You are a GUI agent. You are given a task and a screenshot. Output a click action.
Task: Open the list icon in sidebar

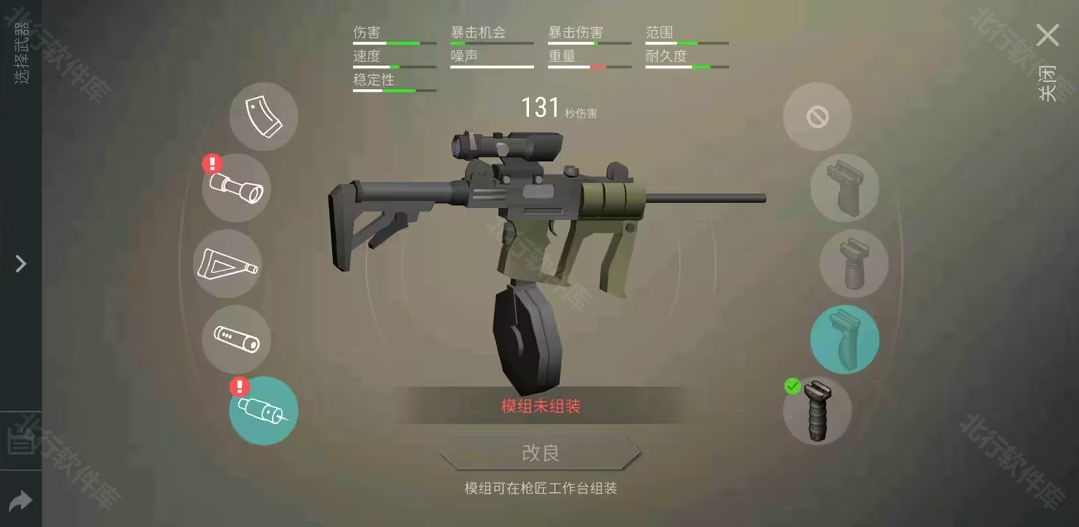20,441
